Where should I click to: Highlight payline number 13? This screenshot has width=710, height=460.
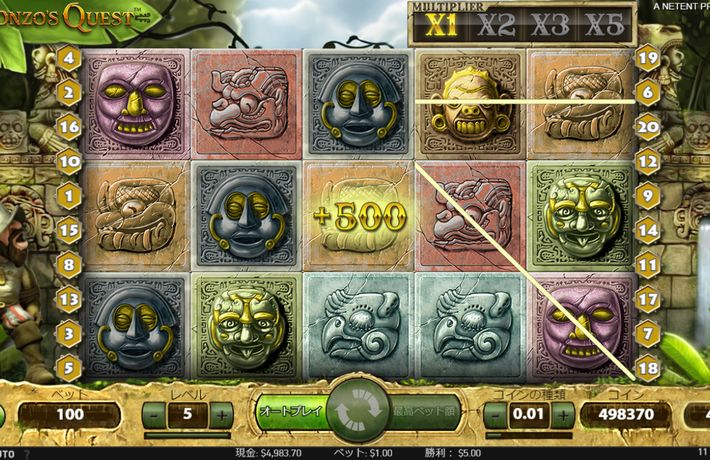pos(70,297)
